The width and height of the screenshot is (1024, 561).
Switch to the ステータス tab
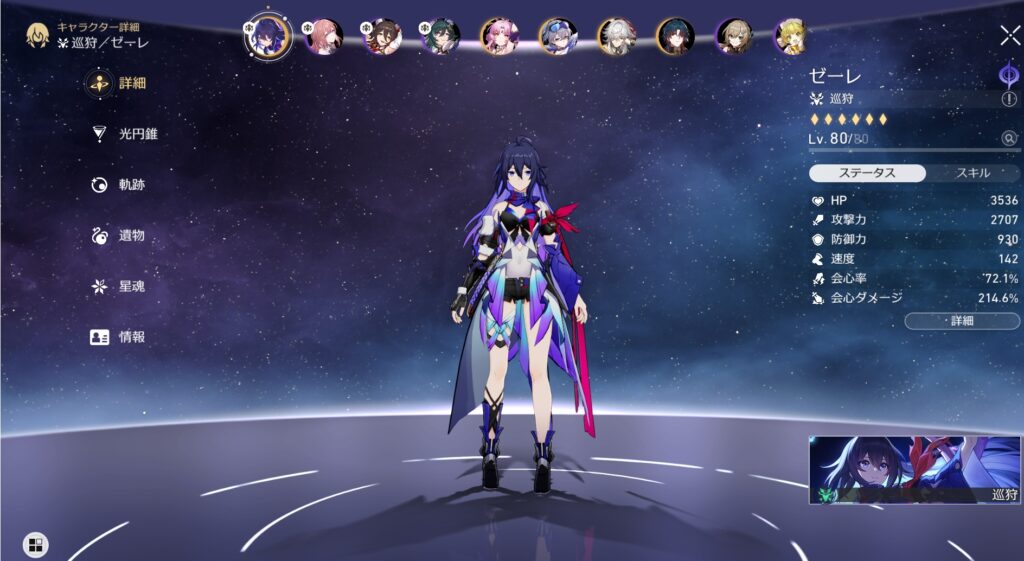[867, 173]
